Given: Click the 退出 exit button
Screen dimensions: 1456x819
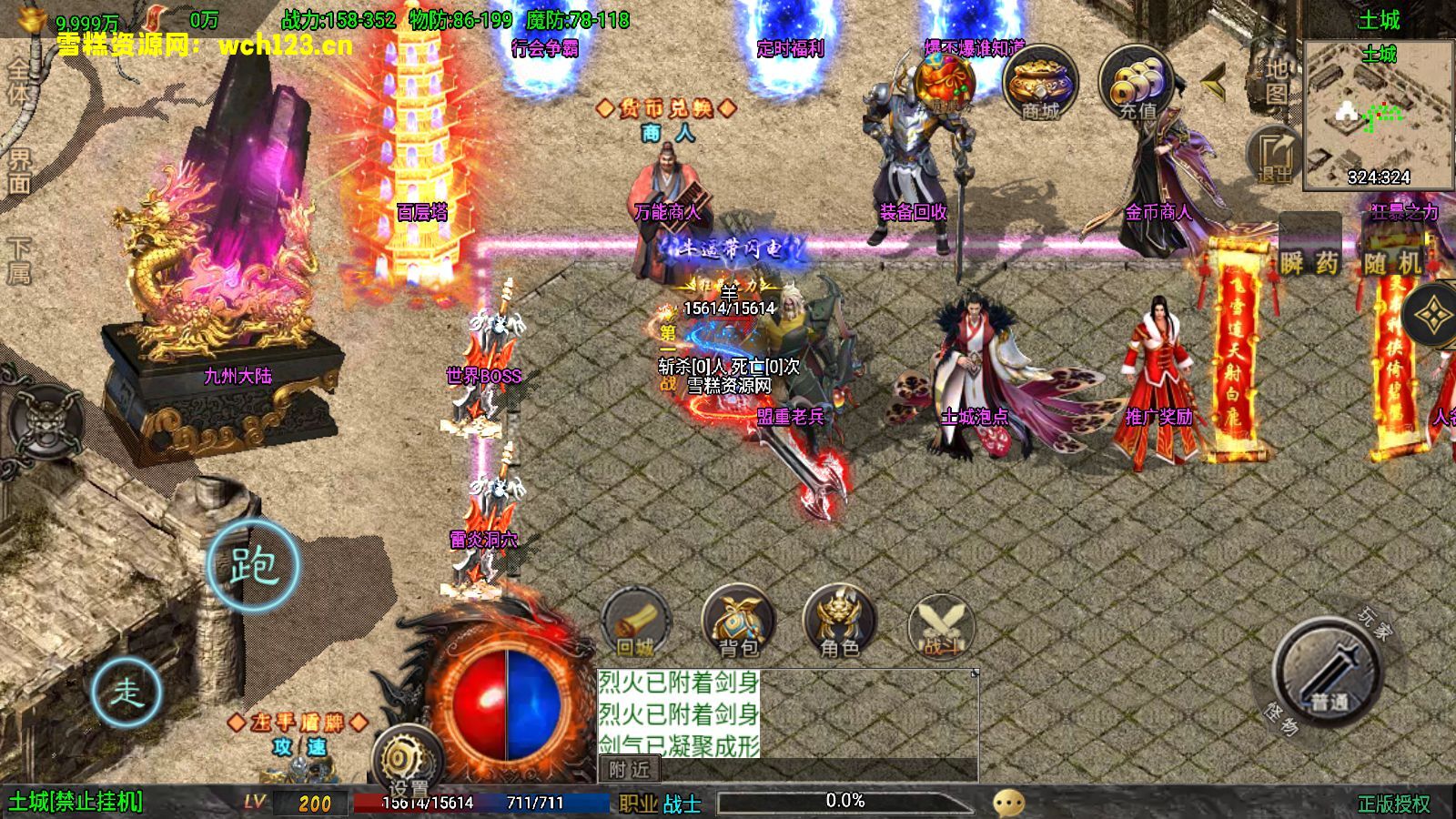Looking at the screenshot, I should pos(1275,155).
